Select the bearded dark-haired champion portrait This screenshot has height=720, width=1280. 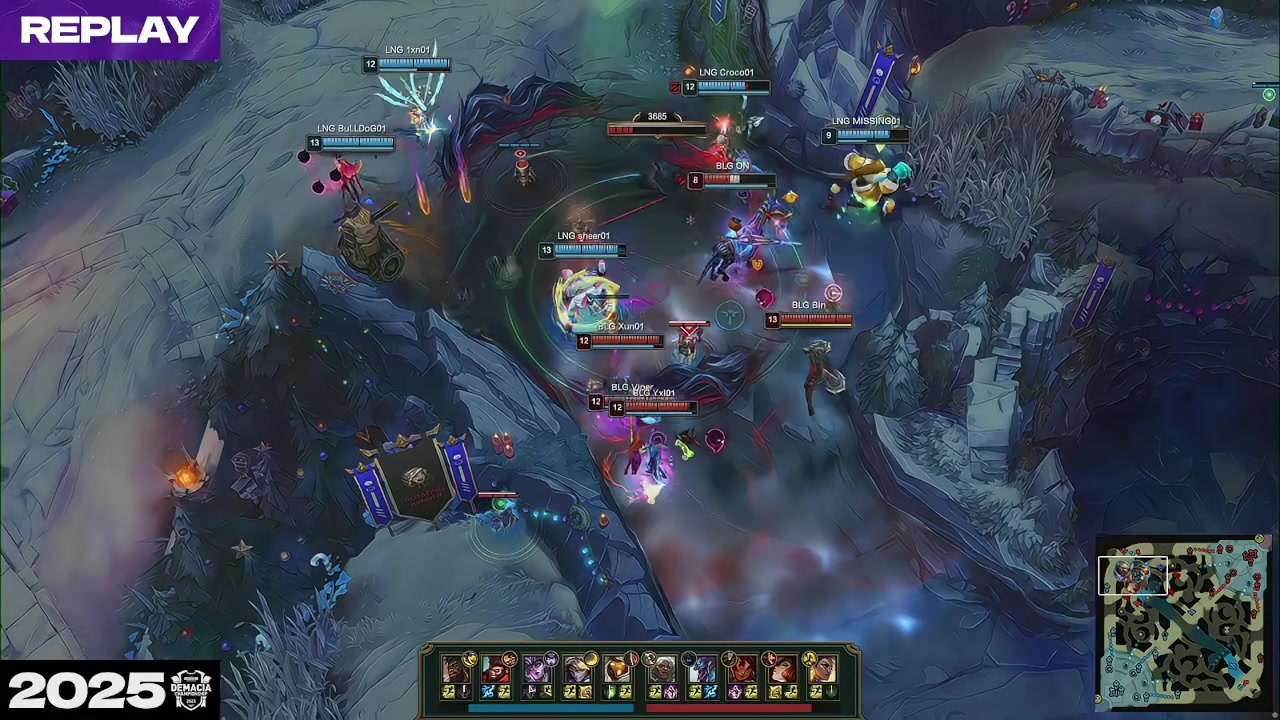456,669
